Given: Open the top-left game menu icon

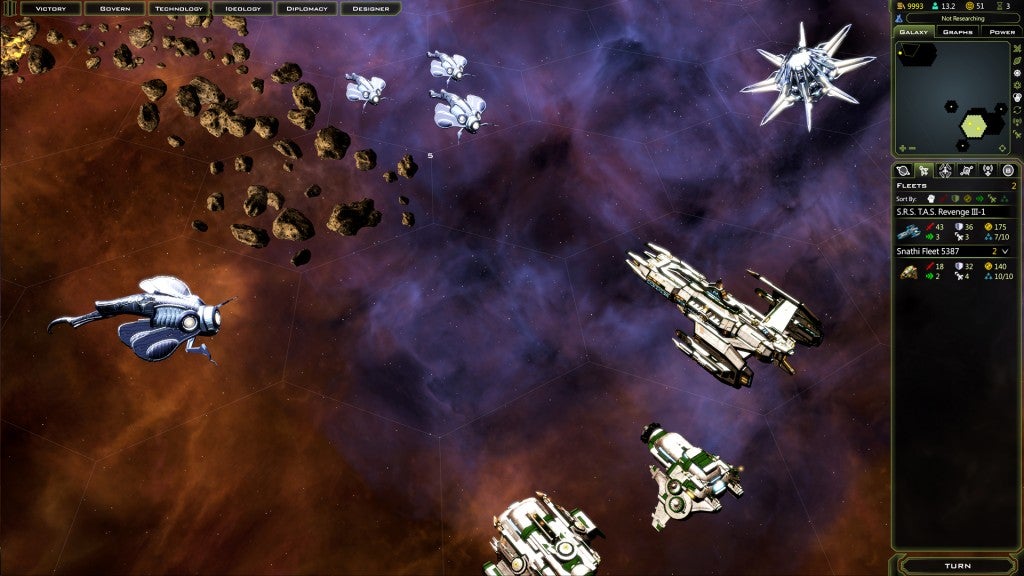Looking at the screenshot, I should (x=10, y=9).
